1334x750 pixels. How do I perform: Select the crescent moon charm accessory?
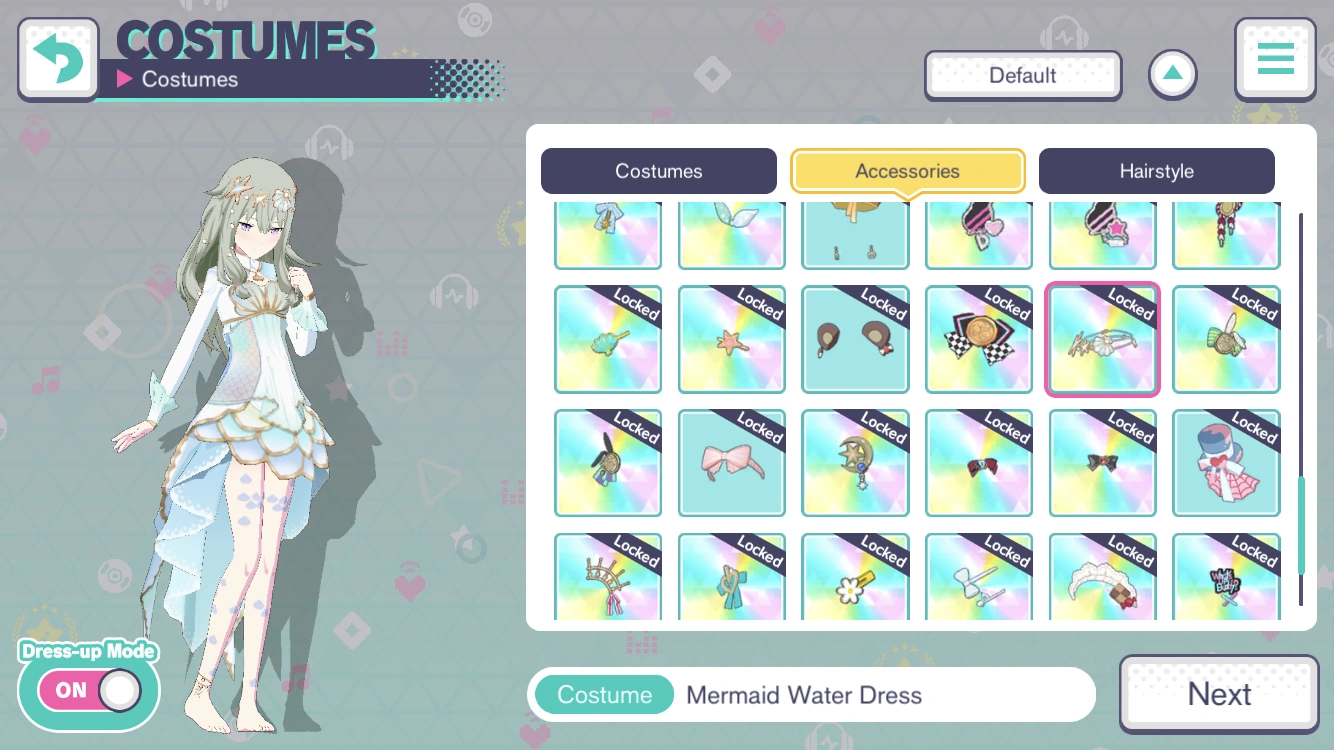pos(856,463)
